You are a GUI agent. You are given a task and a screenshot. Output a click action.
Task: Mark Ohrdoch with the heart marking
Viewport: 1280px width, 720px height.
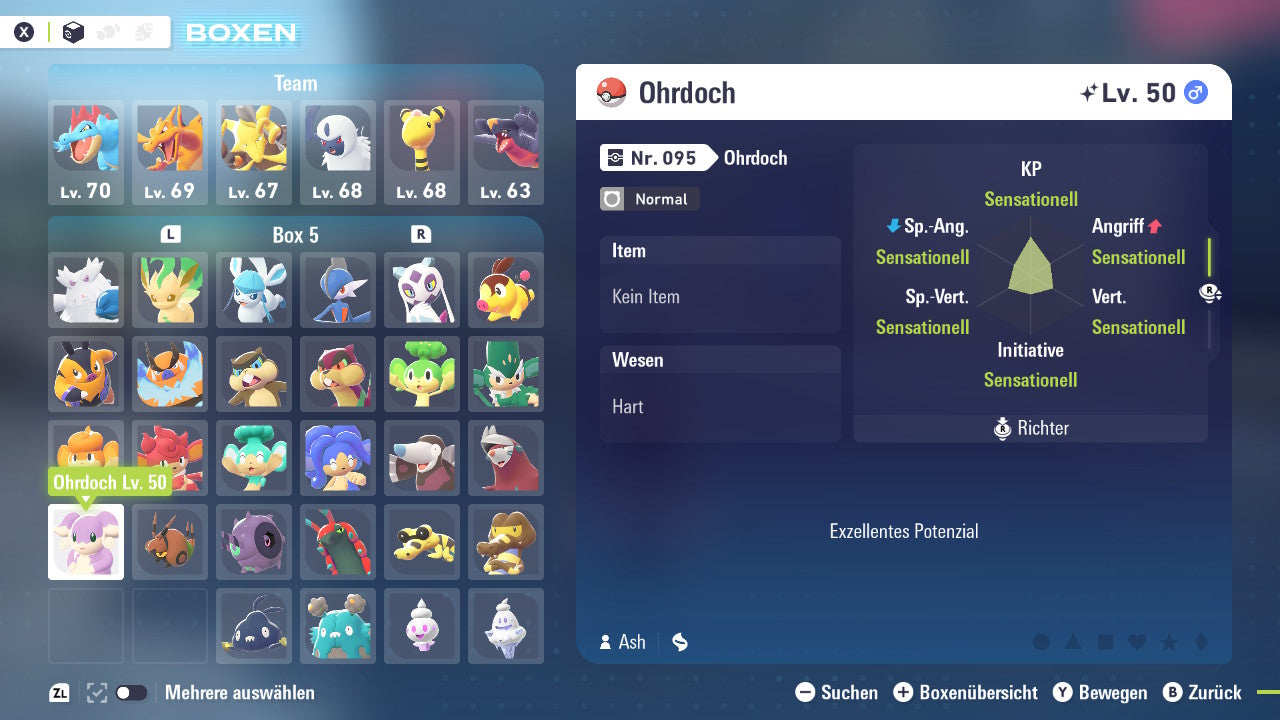(1137, 642)
